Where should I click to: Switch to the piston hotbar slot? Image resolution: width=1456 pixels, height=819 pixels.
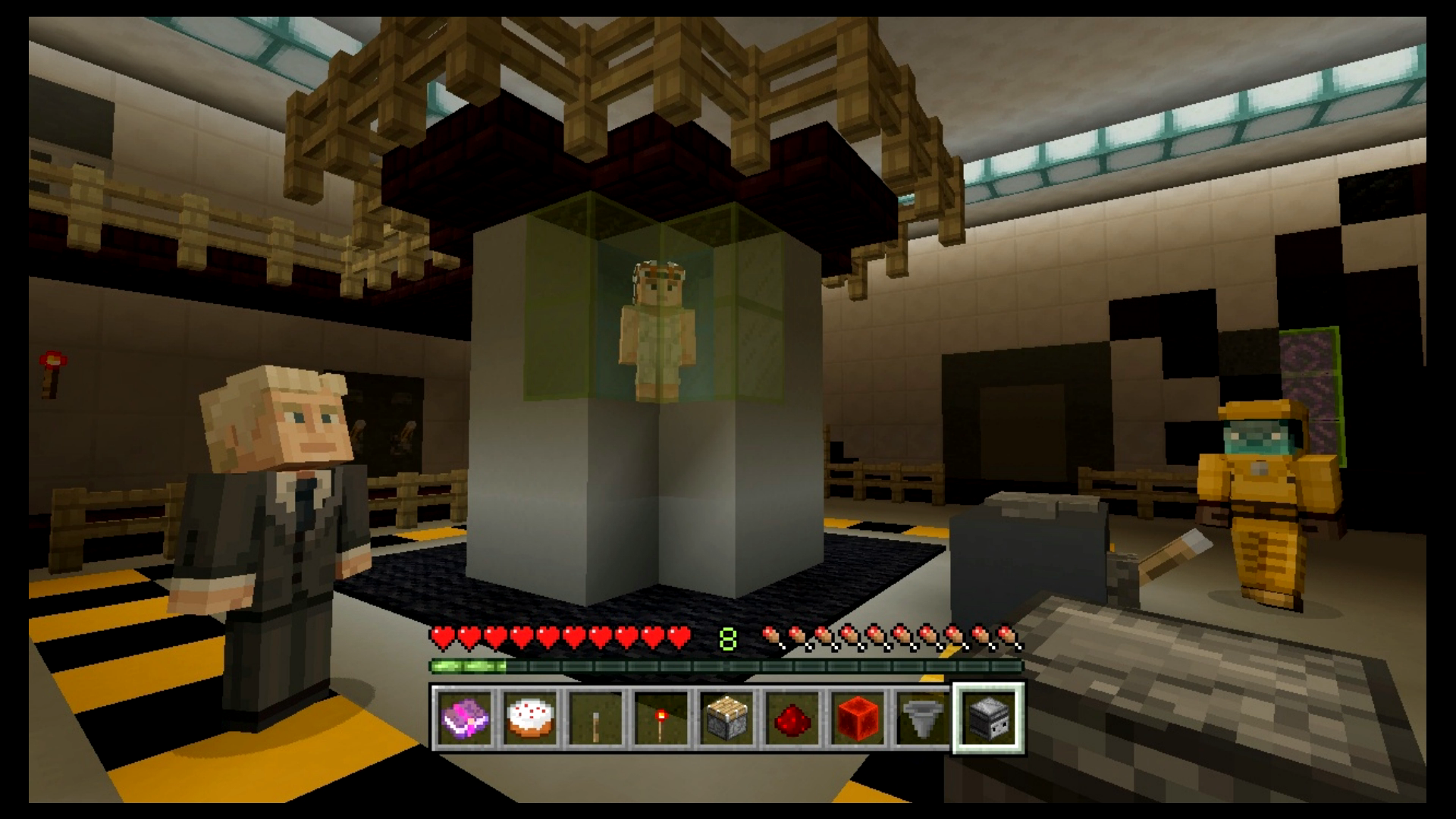tap(726, 717)
